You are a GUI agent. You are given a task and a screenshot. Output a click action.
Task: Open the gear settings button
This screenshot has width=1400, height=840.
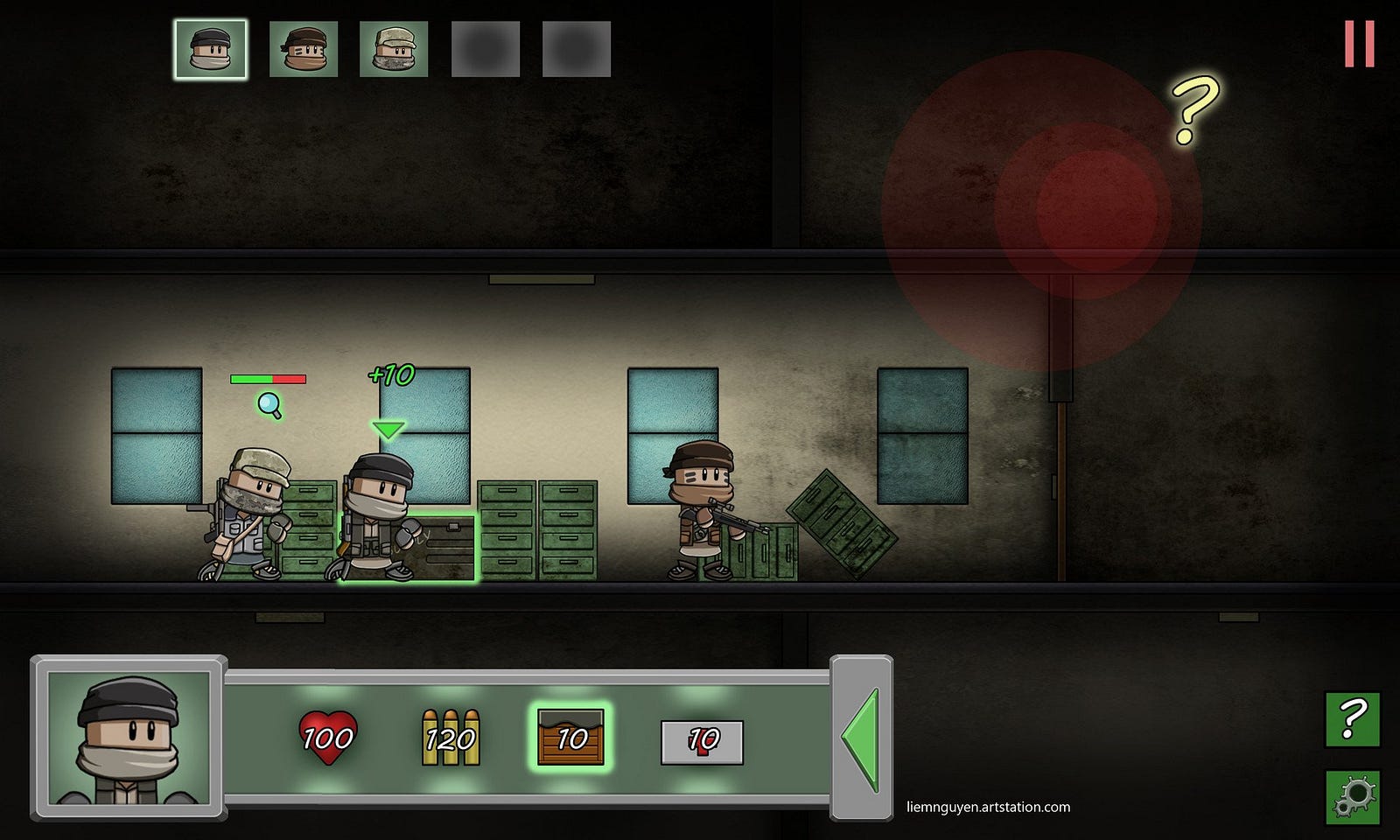[1352, 796]
